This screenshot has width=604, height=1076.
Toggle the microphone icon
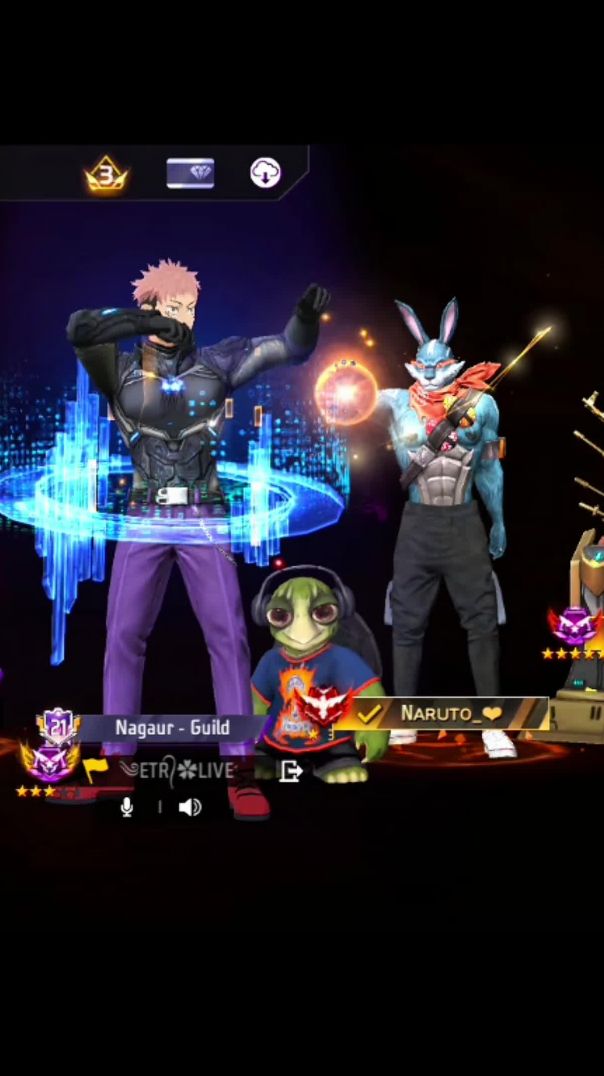coord(127,807)
